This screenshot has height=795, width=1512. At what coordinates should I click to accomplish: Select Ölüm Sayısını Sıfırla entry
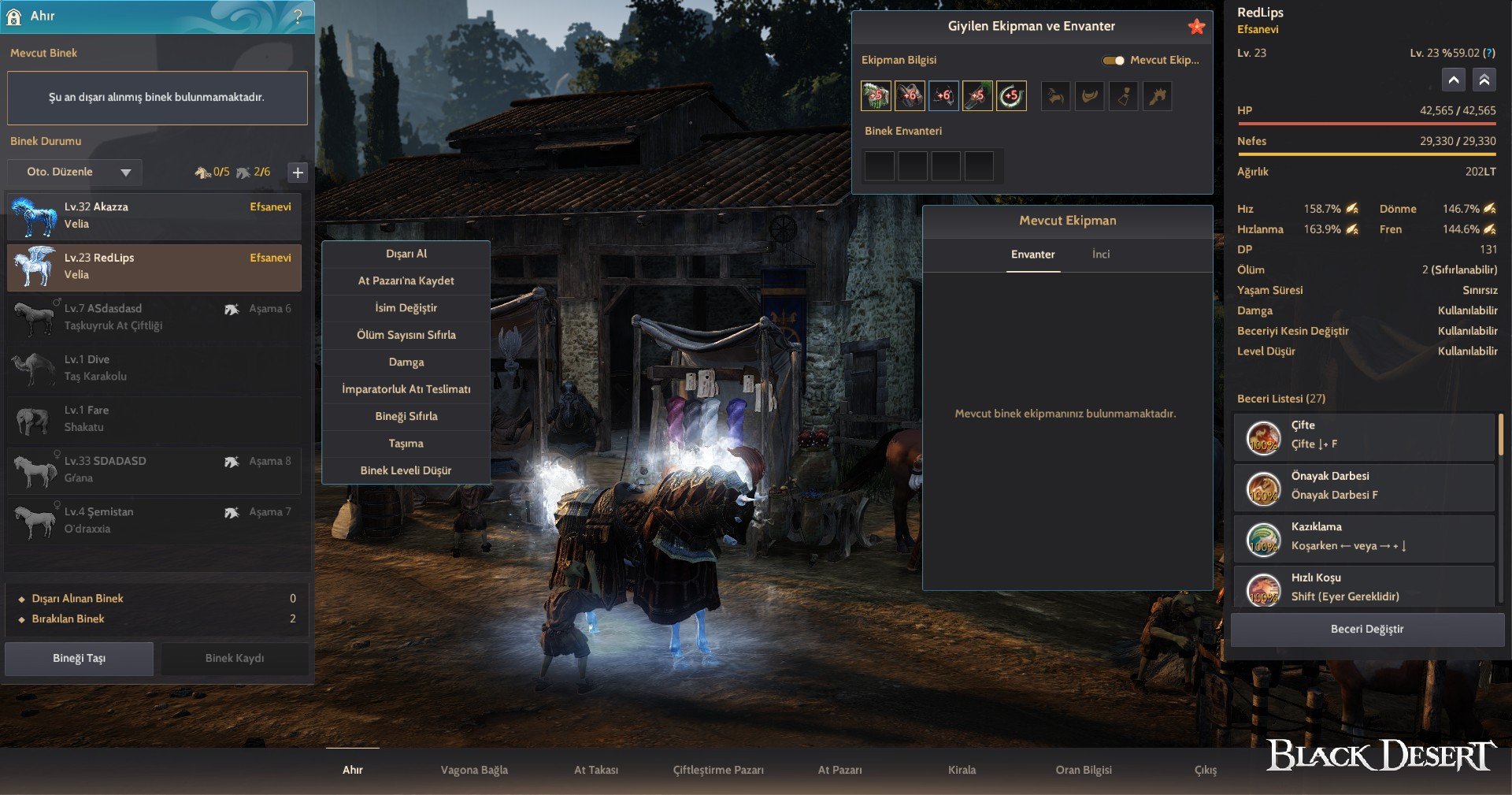(x=406, y=335)
